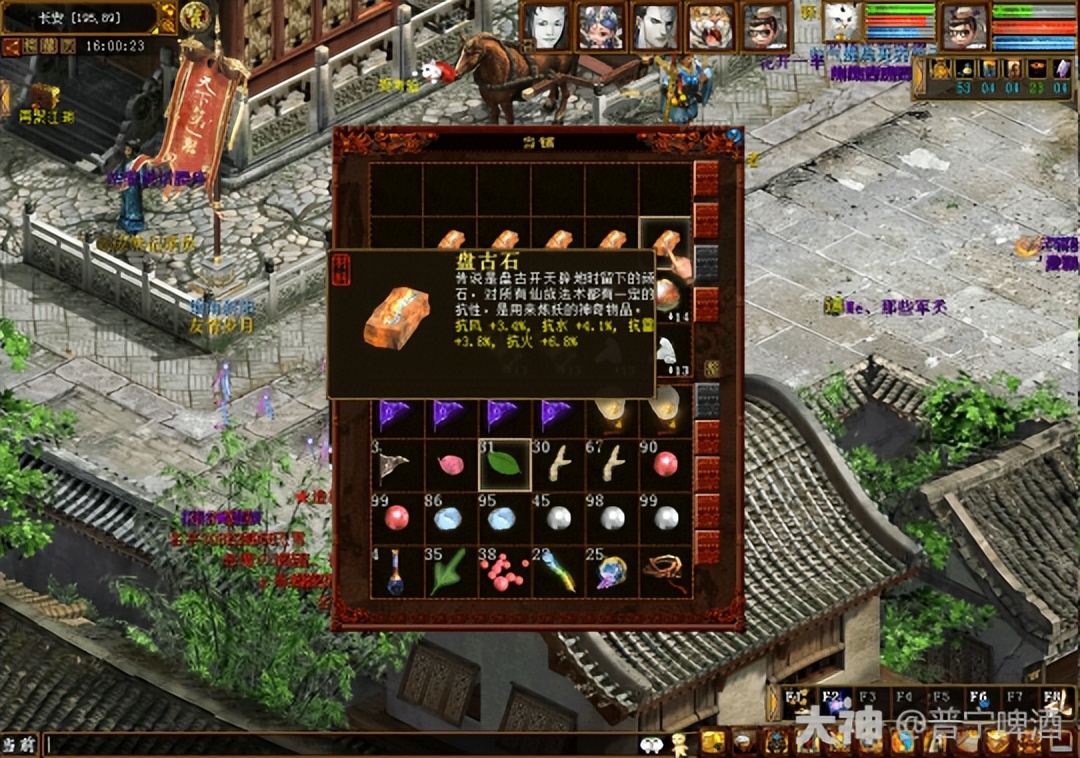This screenshot has width=1080, height=758.
Task: Select the pink peach item slot
Action: click(x=450, y=465)
